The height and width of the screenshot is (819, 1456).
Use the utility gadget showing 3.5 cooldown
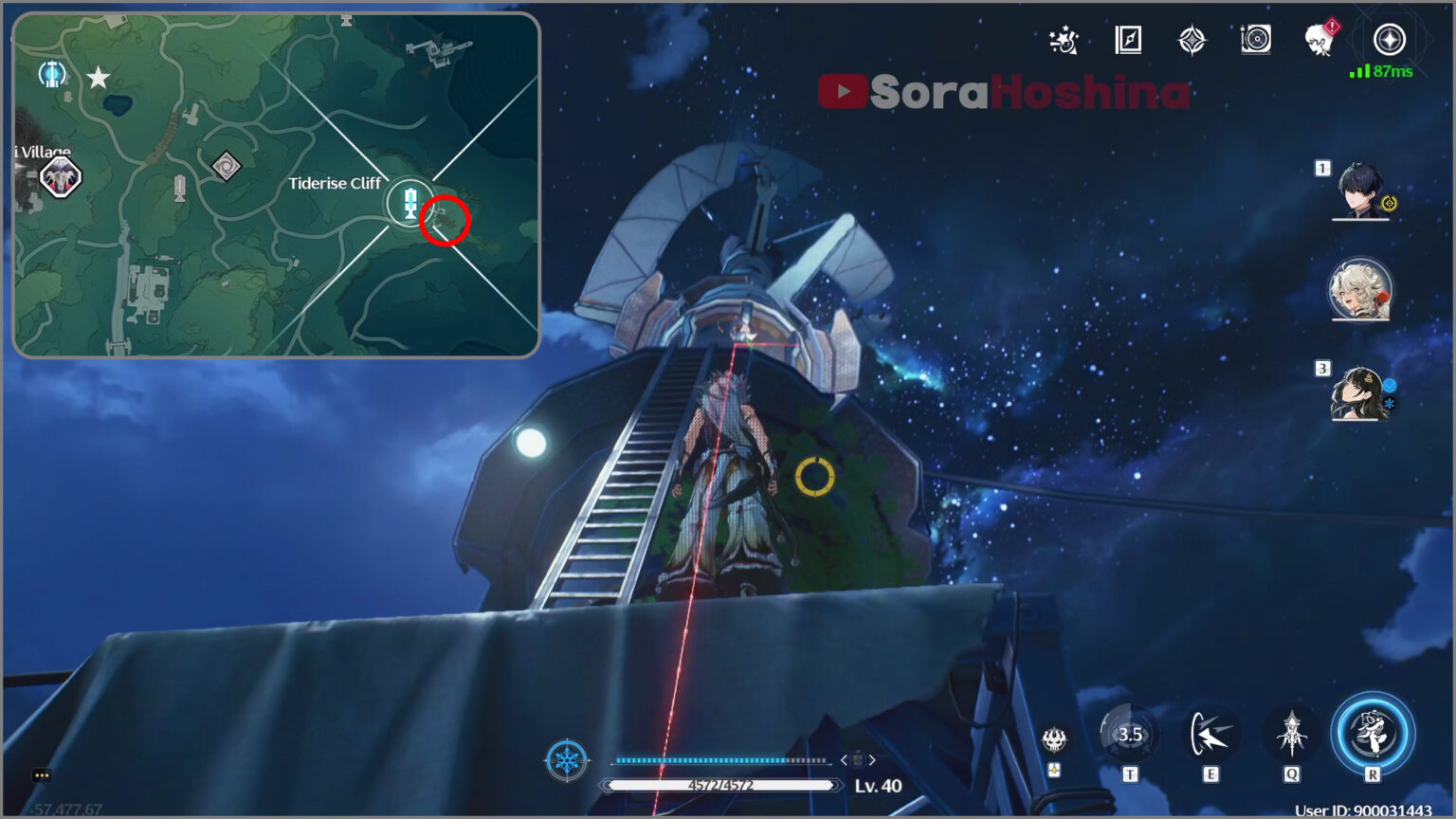[x=1129, y=734]
